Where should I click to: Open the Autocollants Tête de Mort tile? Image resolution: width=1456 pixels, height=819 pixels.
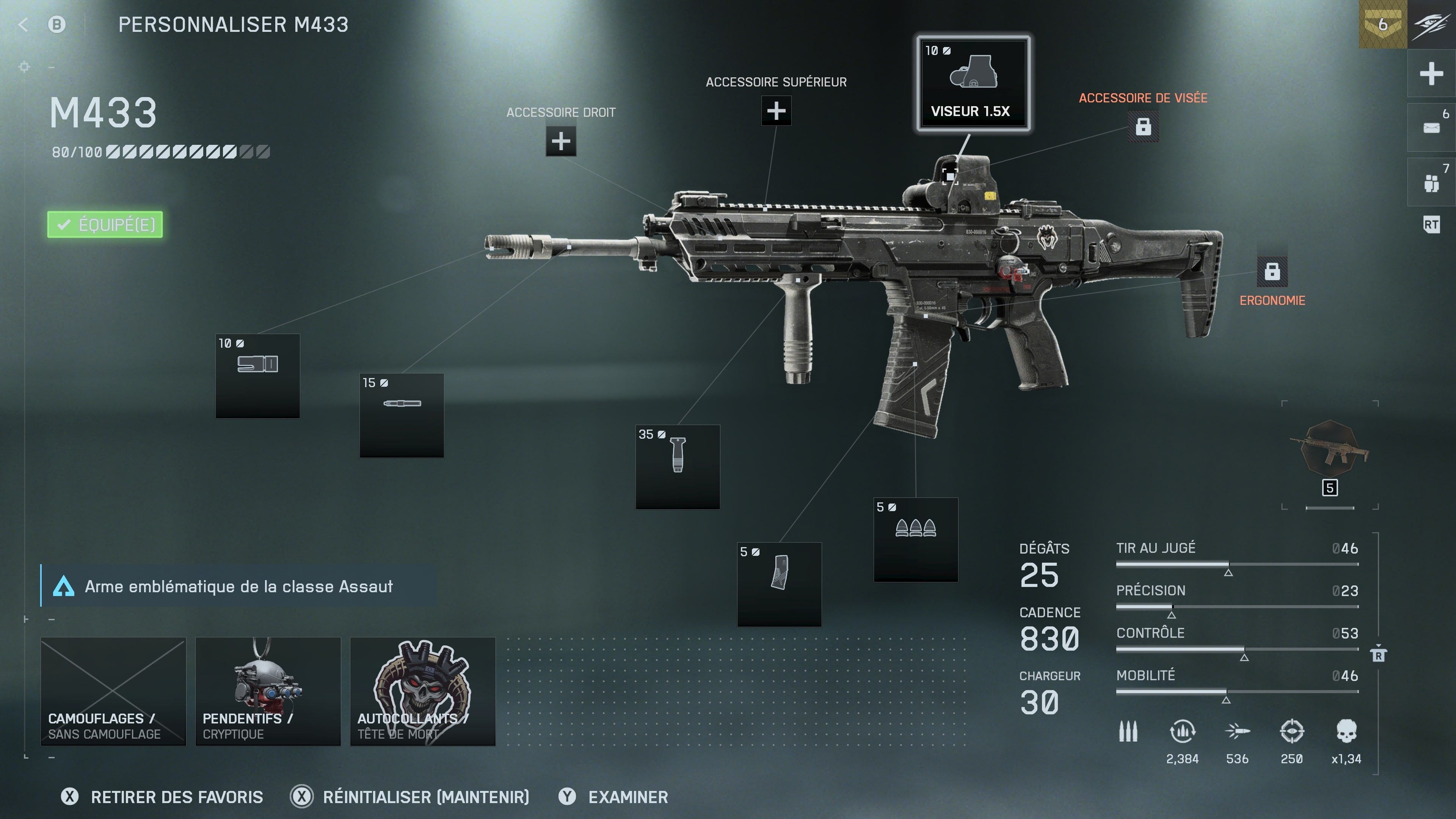click(x=423, y=691)
